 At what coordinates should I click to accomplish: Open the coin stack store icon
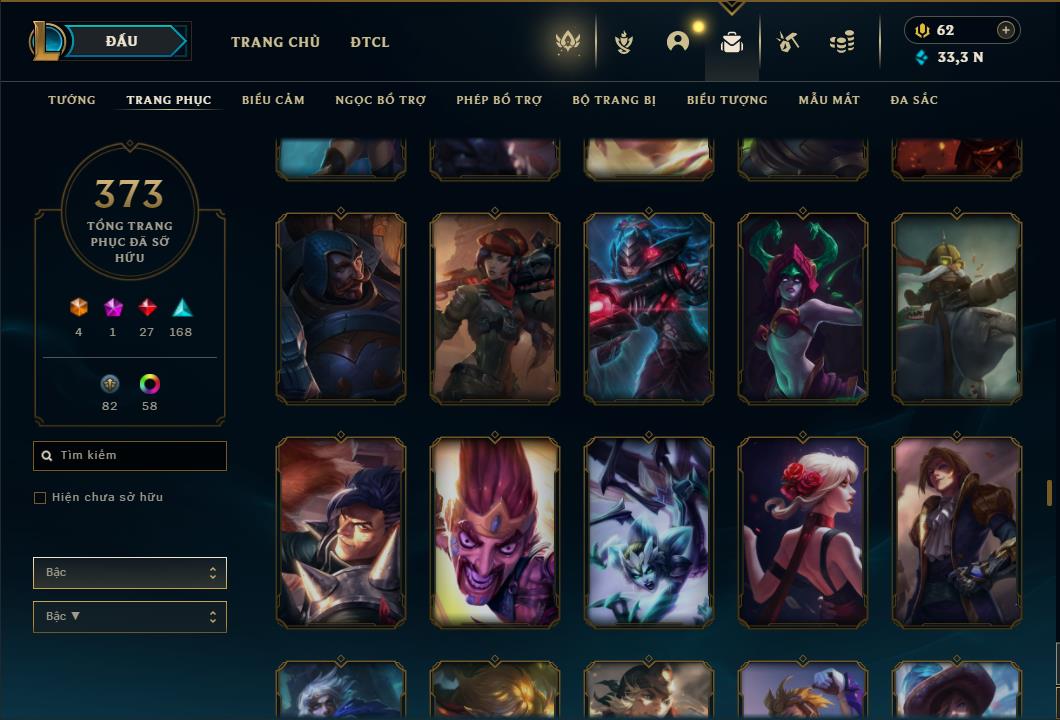click(842, 42)
